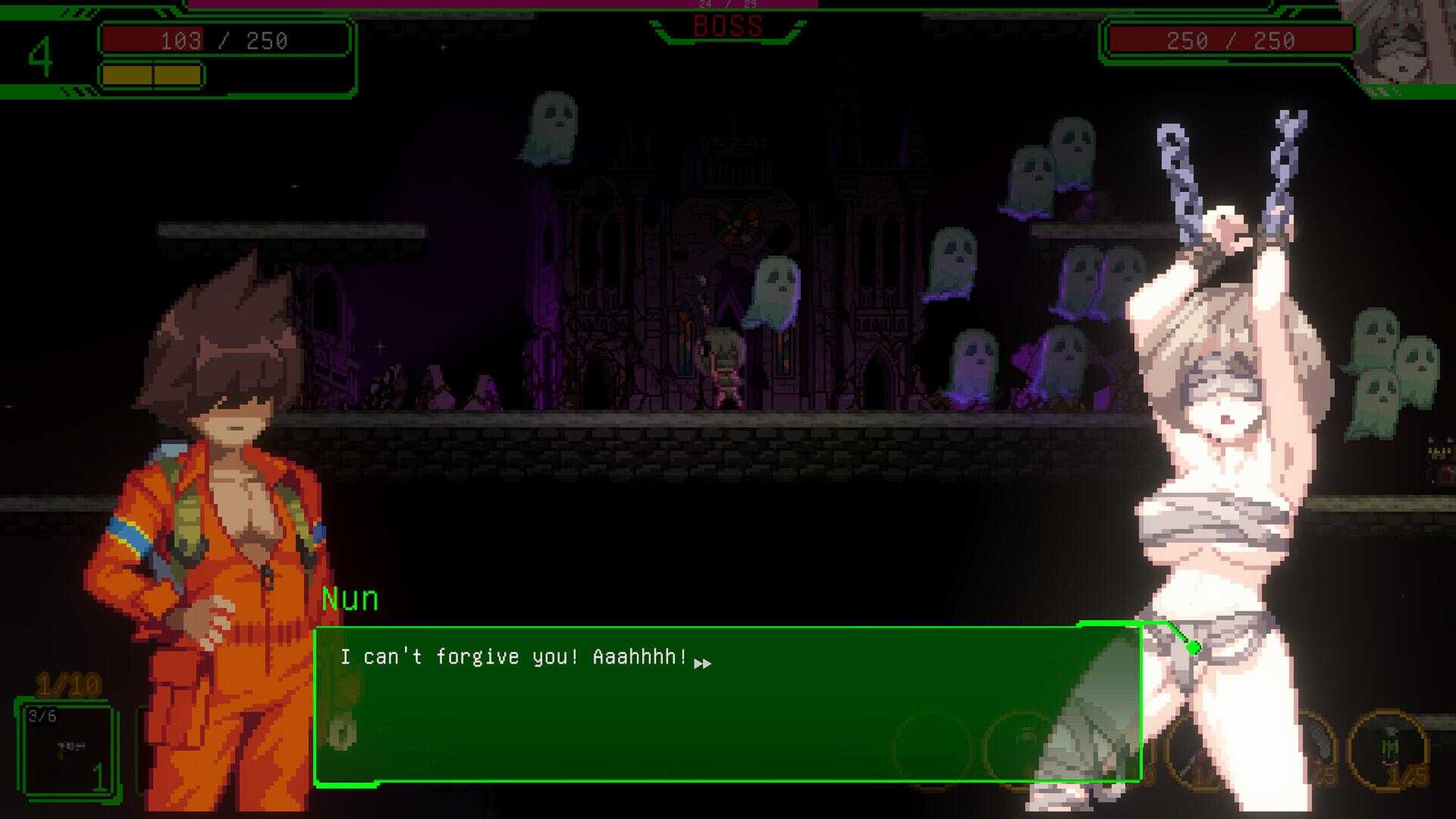This screenshot has height=819, width=1456.
Task: Use the green item with 1/5 count
Action: (1389, 750)
